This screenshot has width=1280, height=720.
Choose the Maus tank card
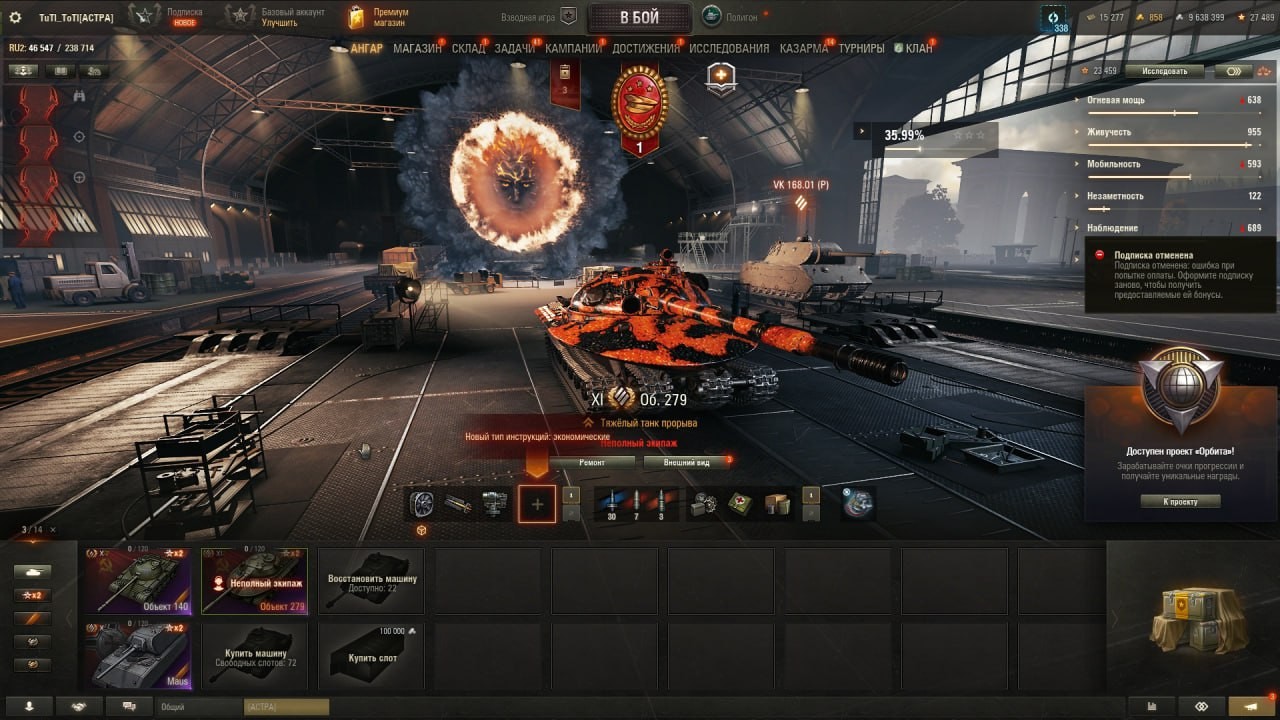point(138,656)
